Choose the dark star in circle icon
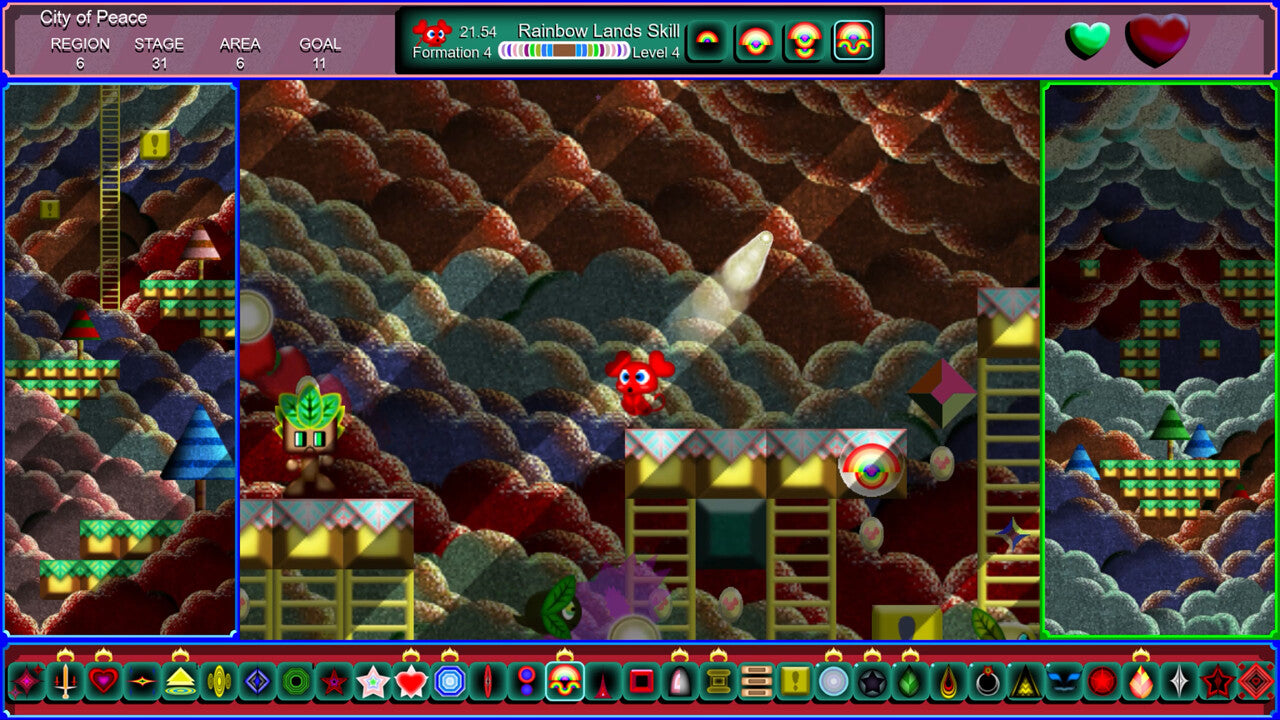The image size is (1280, 720). (x=872, y=682)
